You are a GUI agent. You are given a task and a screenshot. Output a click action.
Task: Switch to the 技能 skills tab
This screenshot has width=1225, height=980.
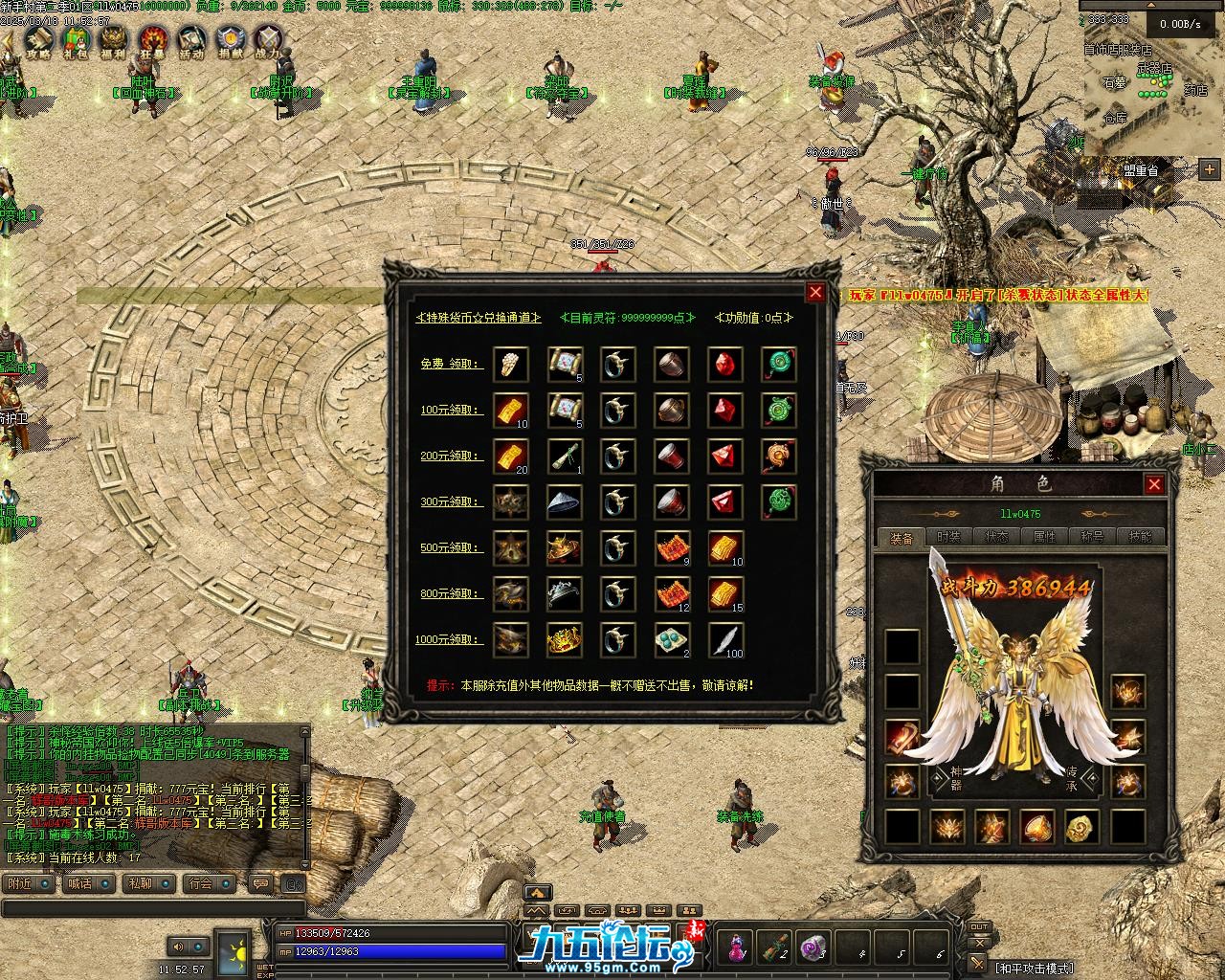(1140, 537)
